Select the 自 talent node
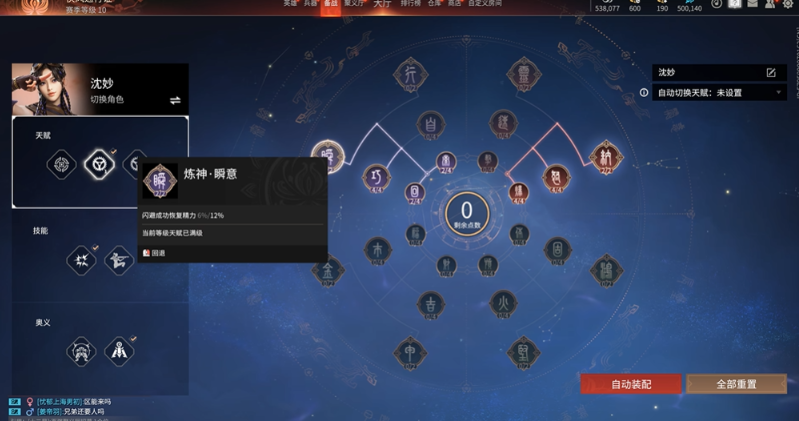The width and height of the screenshot is (799, 421). tap(430, 125)
